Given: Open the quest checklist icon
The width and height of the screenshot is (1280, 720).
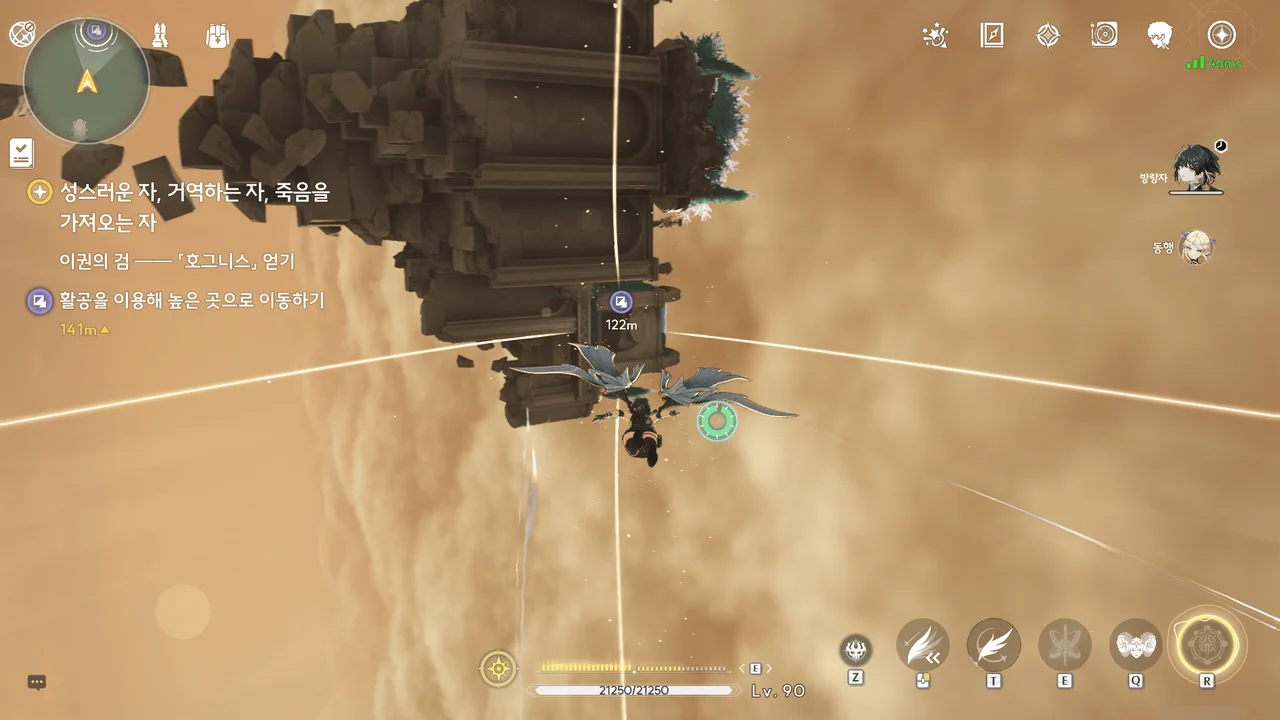Looking at the screenshot, I should (x=22, y=153).
